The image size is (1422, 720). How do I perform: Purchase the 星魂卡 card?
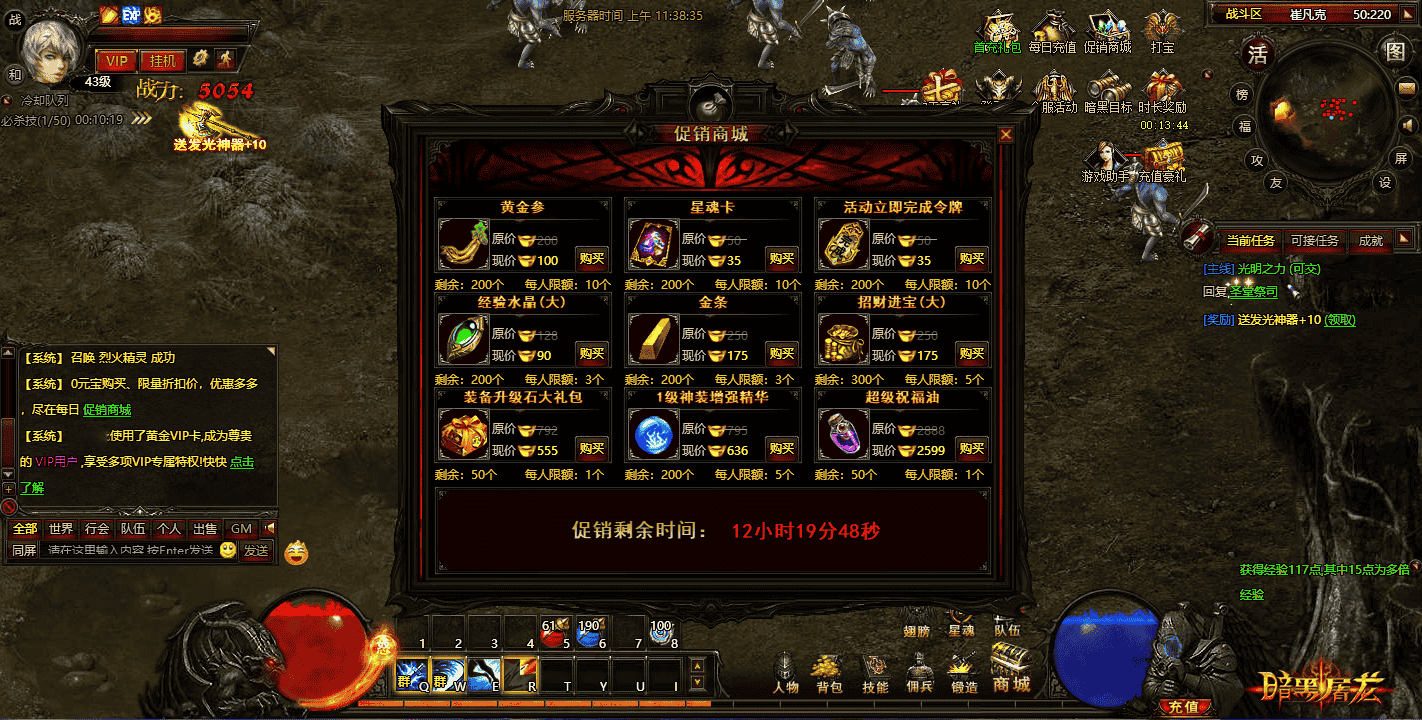[x=781, y=258]
